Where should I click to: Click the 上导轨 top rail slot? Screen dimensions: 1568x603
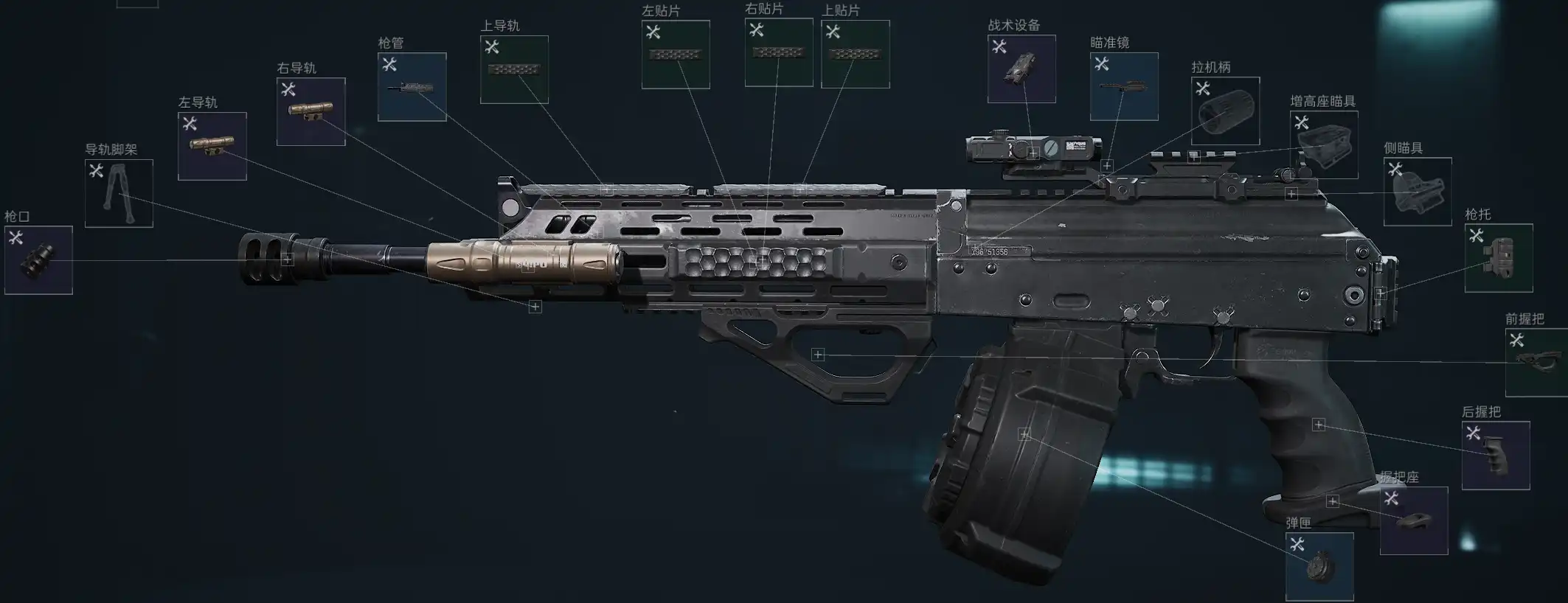pos(514,69)
